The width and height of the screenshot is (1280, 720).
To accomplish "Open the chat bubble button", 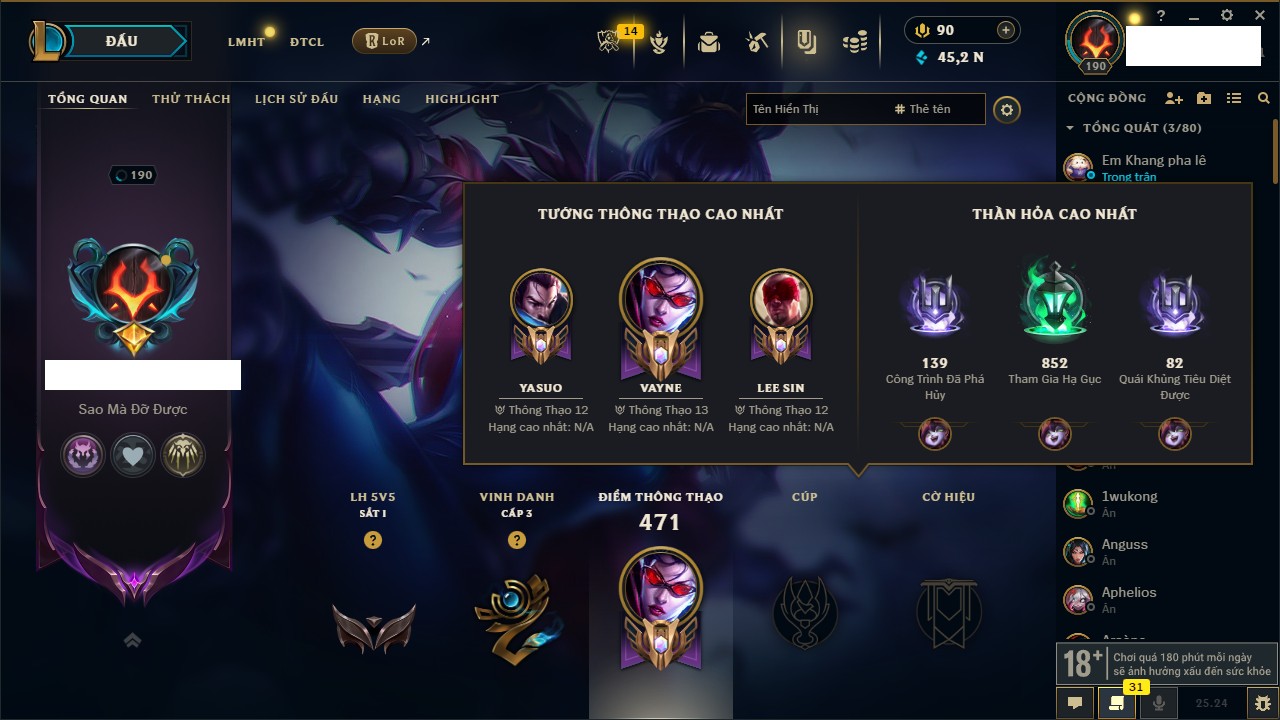I will pyautogui.click(x=1075, y=703).
